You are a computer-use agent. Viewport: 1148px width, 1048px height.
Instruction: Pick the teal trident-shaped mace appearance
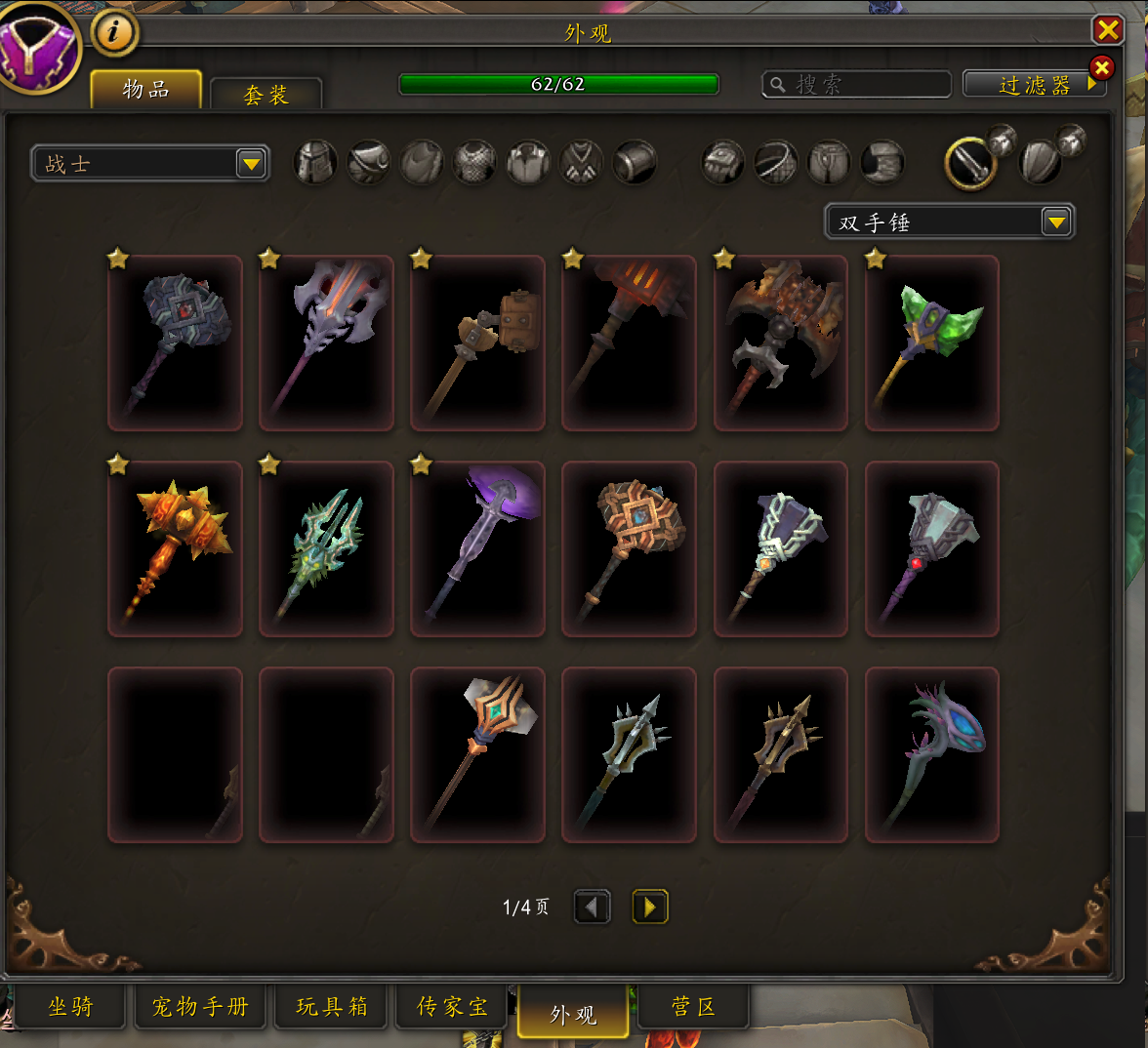(326, 548)
